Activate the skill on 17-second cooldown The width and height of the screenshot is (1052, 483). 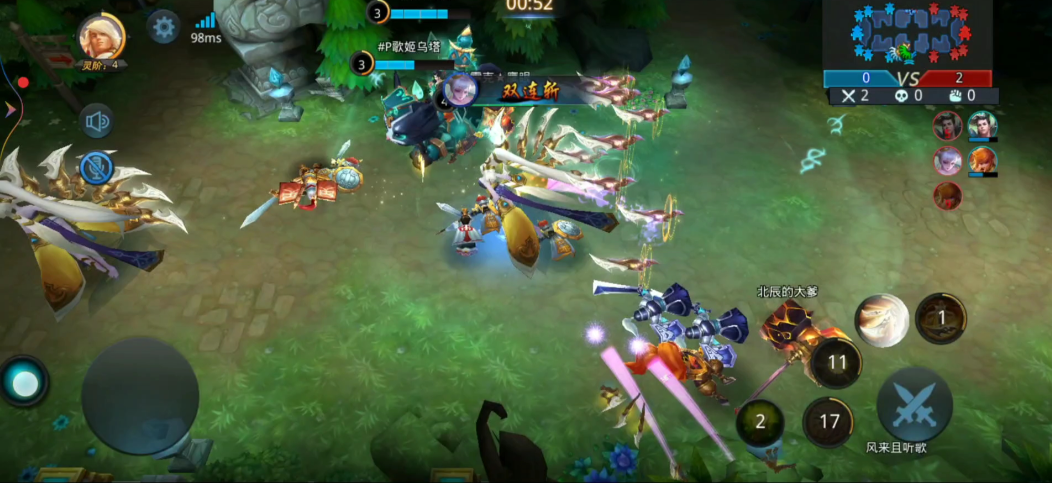point(828,422)
